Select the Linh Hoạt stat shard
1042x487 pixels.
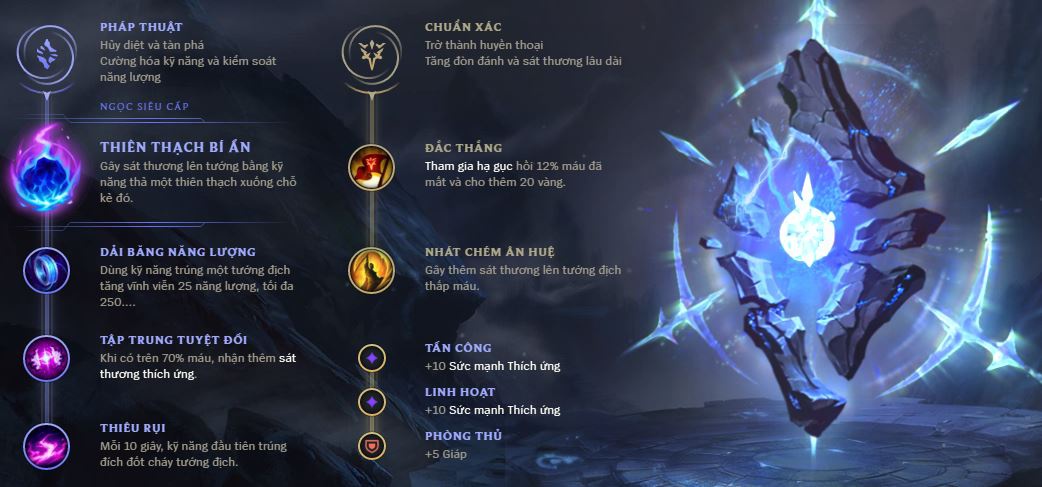(371, 401)
